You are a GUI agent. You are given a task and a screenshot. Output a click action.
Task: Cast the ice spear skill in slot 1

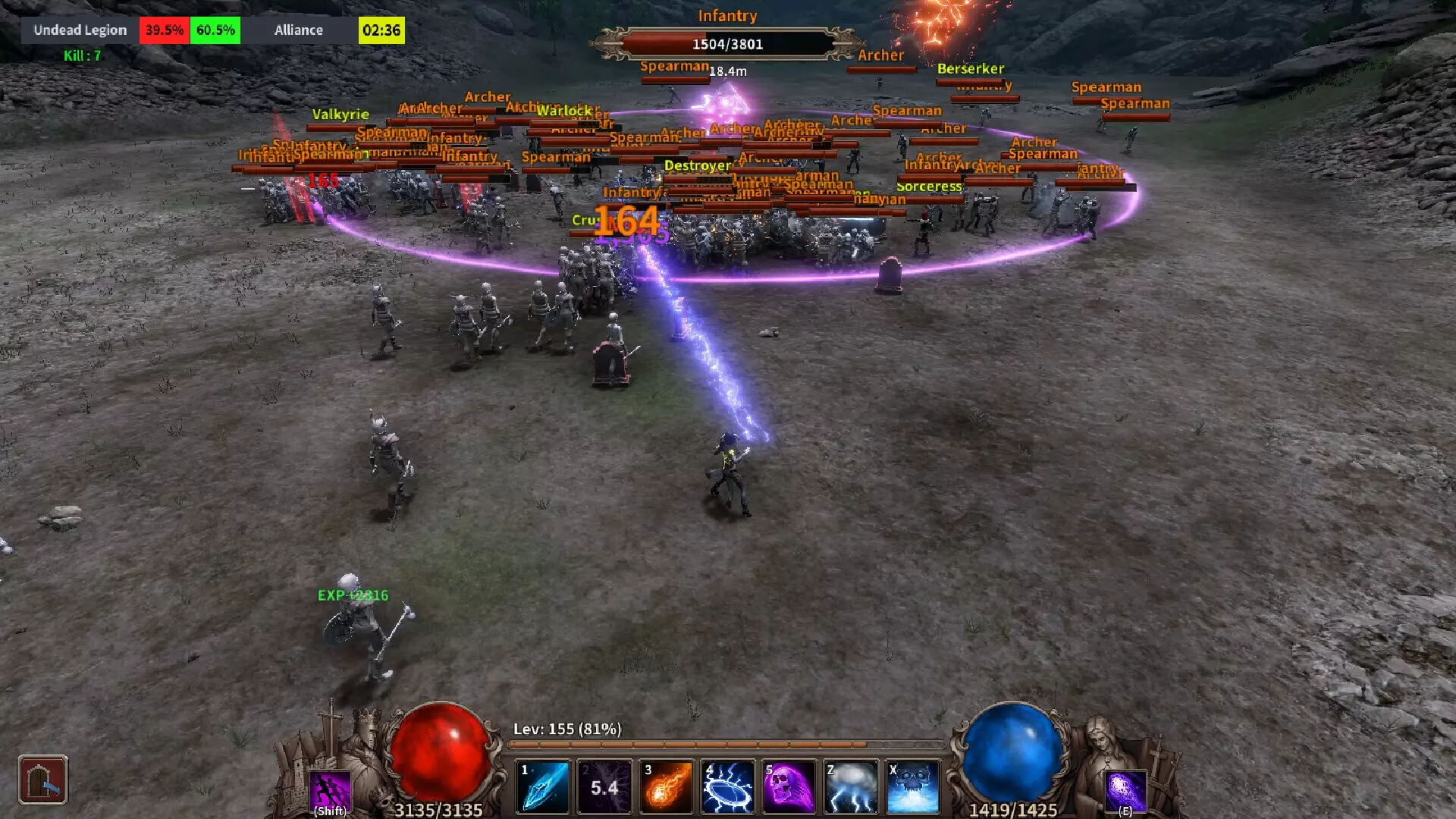click(541, 785)
